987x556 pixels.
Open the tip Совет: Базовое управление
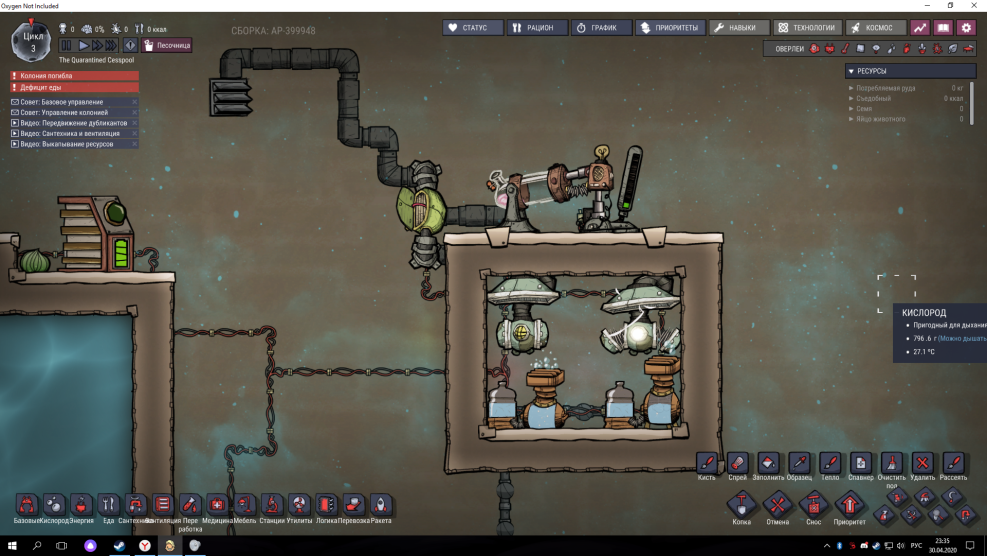[74, 102]
